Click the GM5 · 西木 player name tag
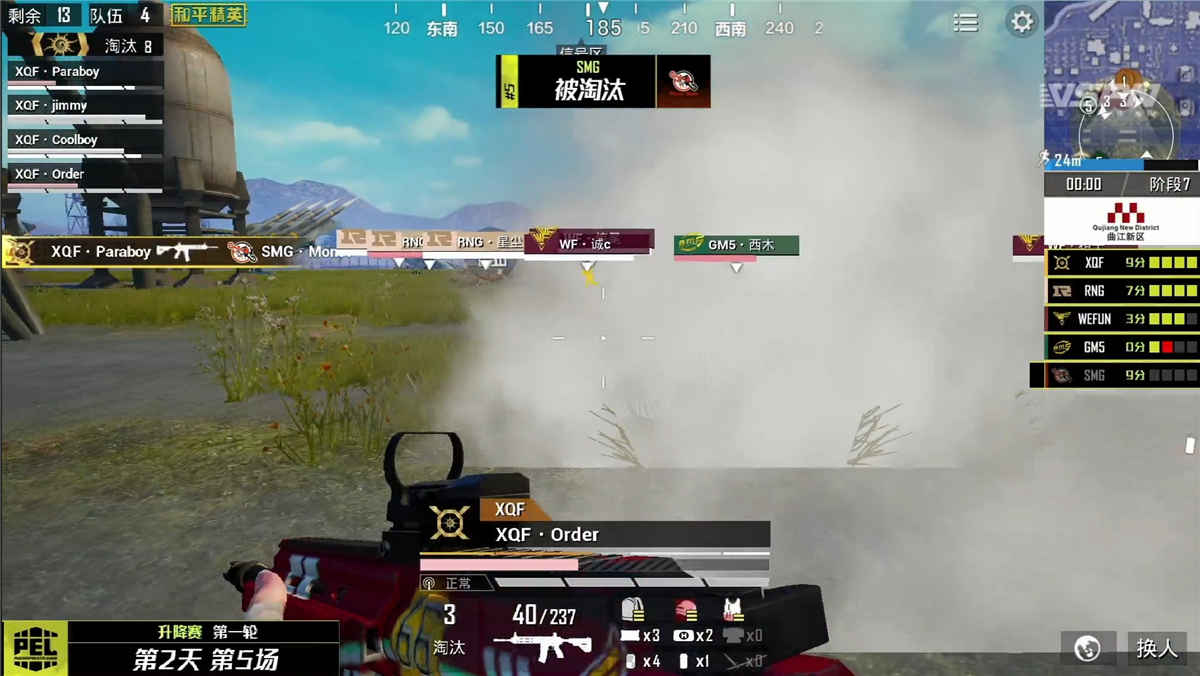This screenshot has height=676, width=1200. 736,245
